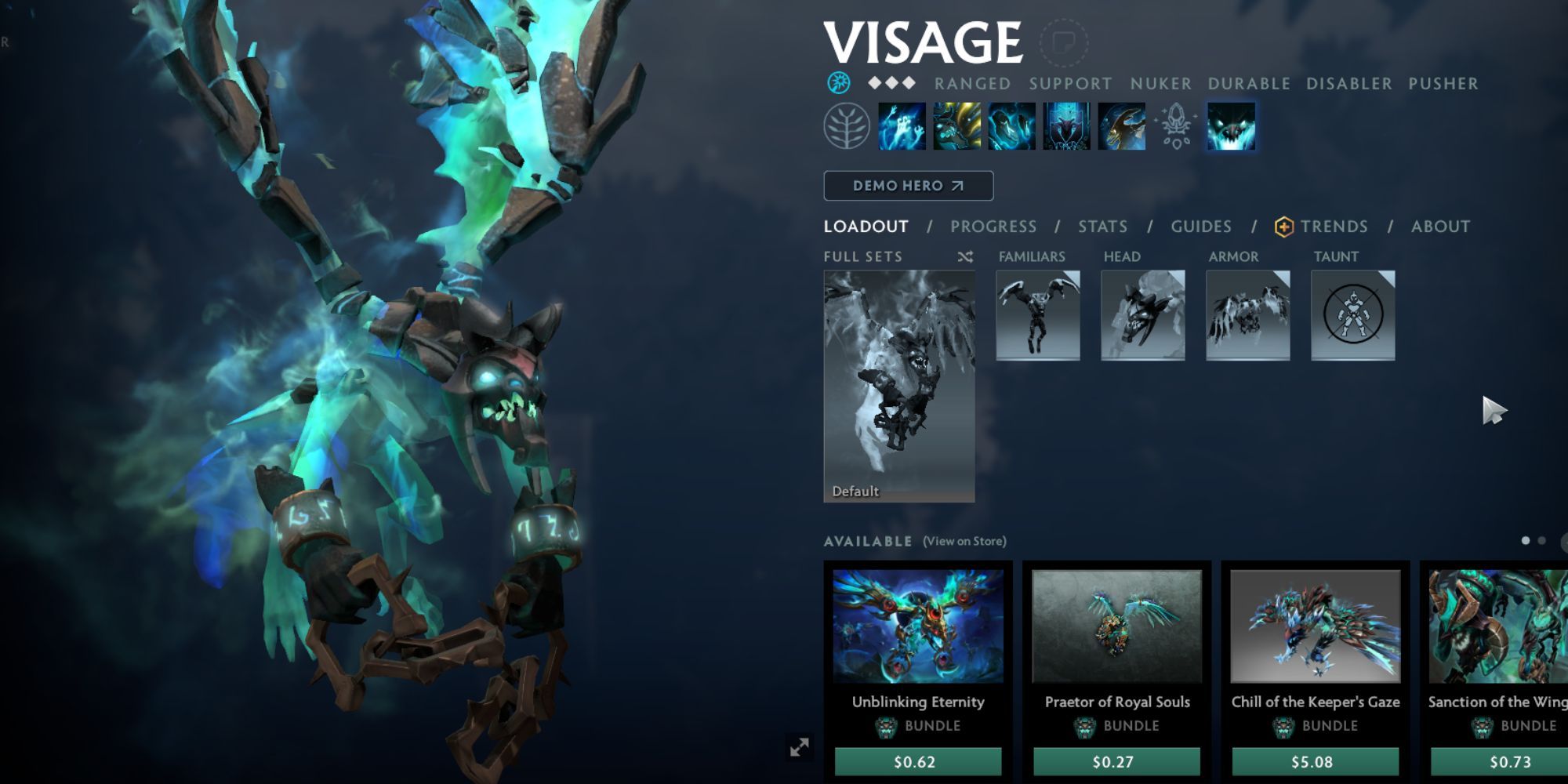Switch to the PROGRESS tab
Image resolution: width=1568 pixels, height=784 pixels.
click(x=993, y=227)
